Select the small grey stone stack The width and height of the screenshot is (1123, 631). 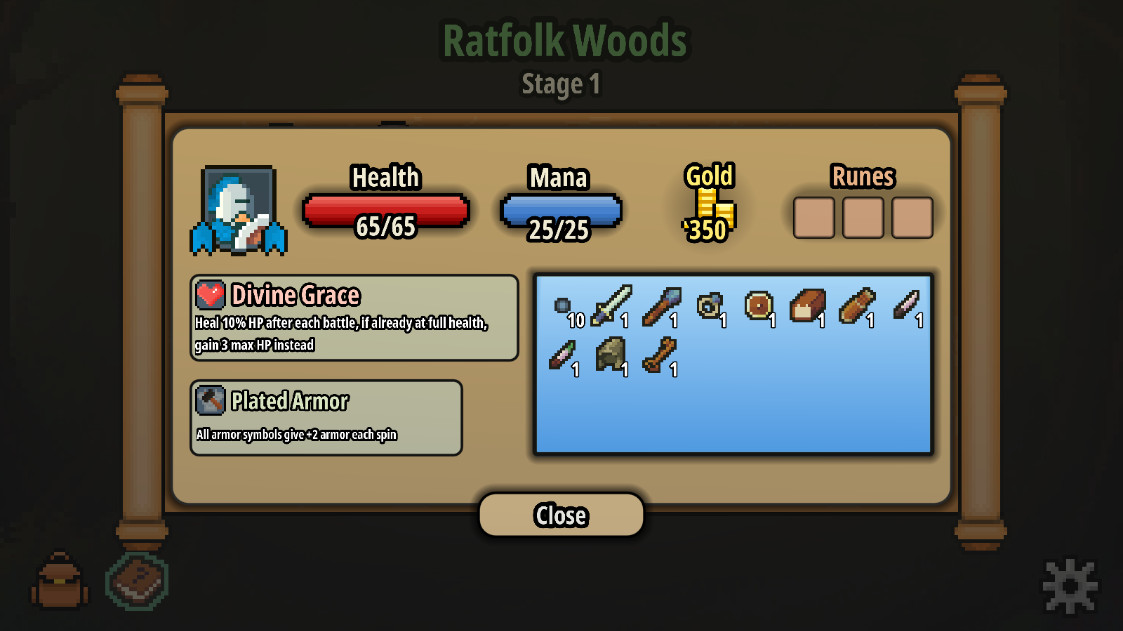[x=562, y=305]
